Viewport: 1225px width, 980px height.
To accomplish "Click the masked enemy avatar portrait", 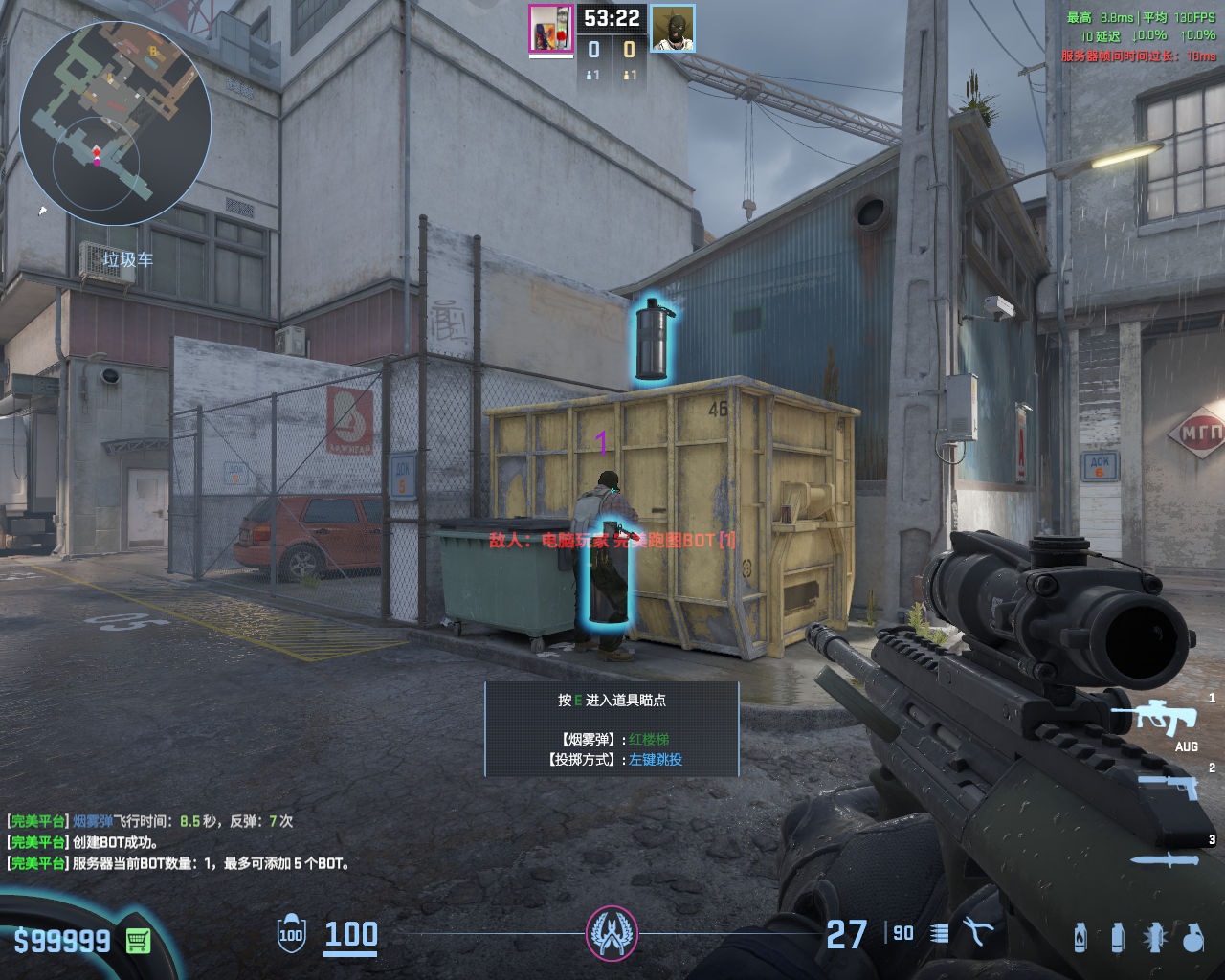I will (x=673, y=29).
